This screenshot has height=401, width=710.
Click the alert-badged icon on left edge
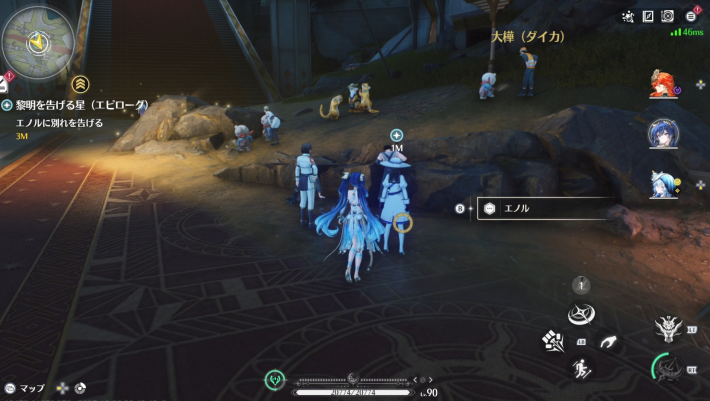point(4,84)
